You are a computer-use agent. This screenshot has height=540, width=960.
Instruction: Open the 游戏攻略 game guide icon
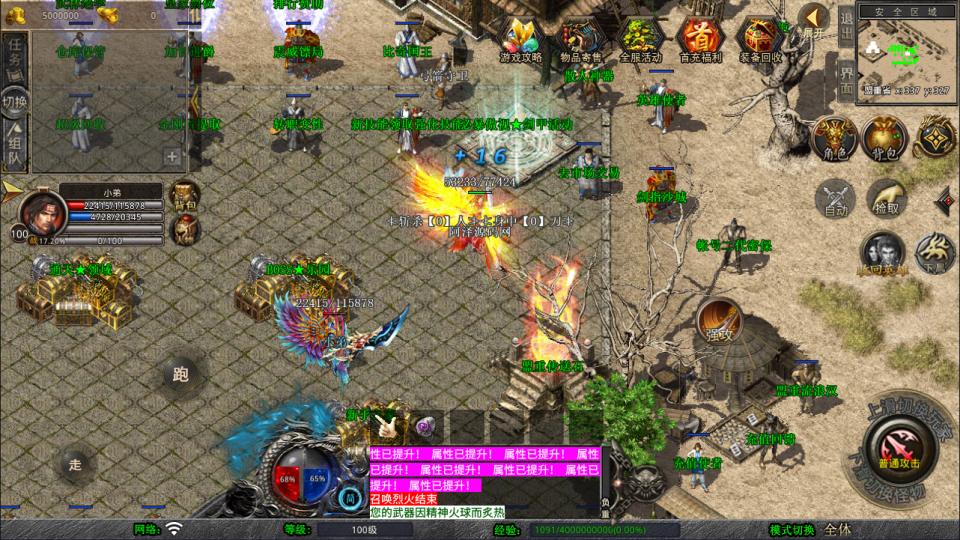[520, 37]
